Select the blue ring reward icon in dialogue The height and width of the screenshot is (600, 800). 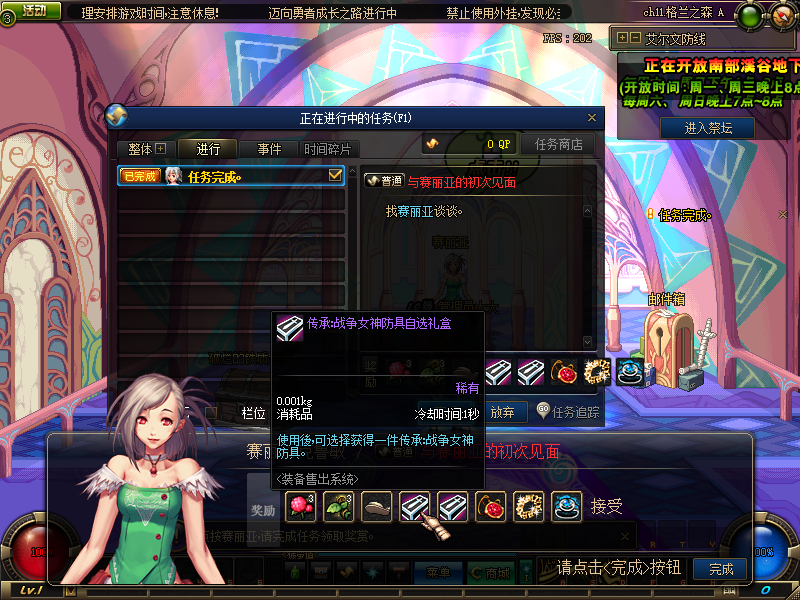tap(566, 508)
